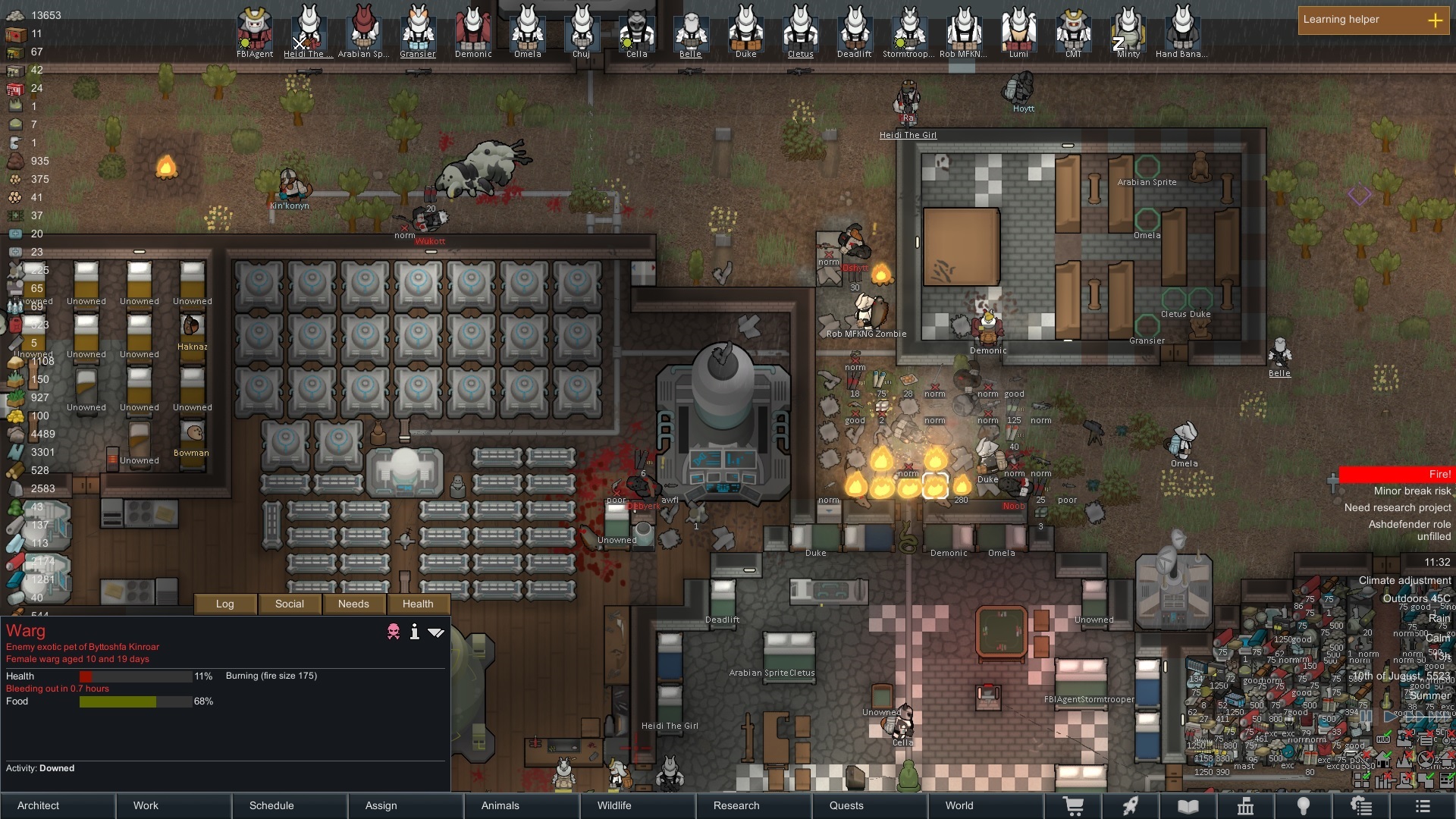Click the lightbulb ideas icon on the bottom toolbar
This screenshot has width=1456, height=819.
[x=1304, y=806]
